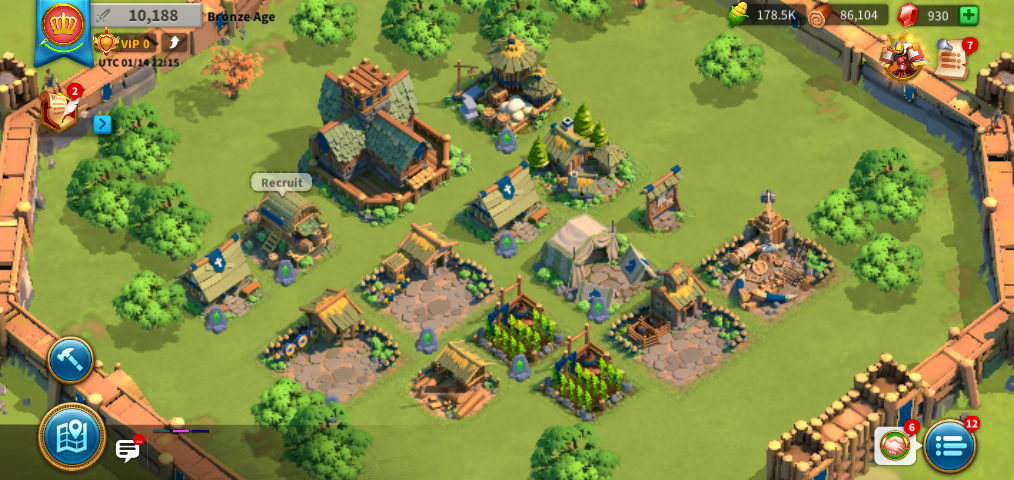Open the quest scroll with quill
Viewport: 1014px width, 480px height.
59,109
